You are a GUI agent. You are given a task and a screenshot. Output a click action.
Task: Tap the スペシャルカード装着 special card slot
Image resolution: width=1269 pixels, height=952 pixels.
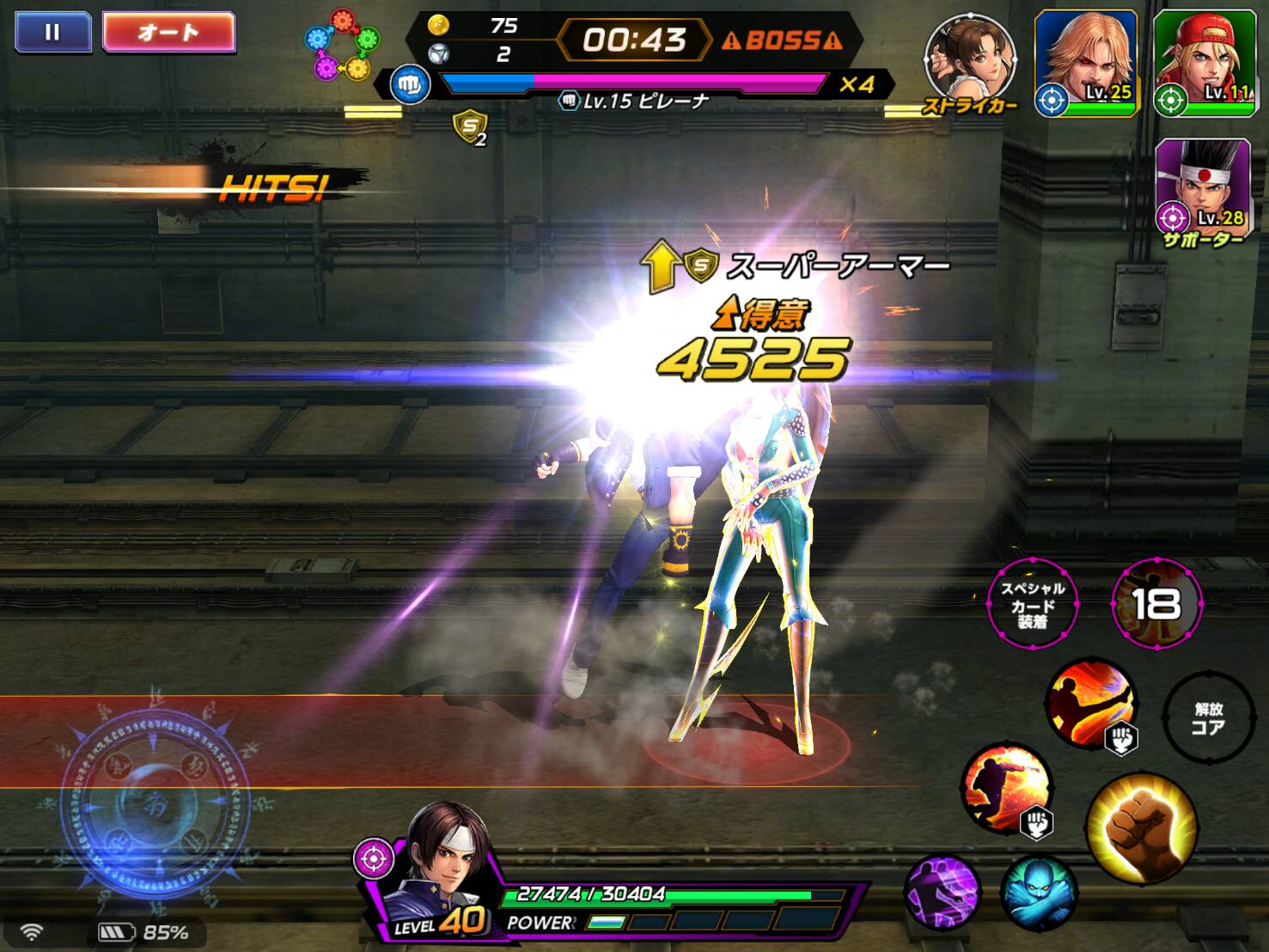[1032, 605]
